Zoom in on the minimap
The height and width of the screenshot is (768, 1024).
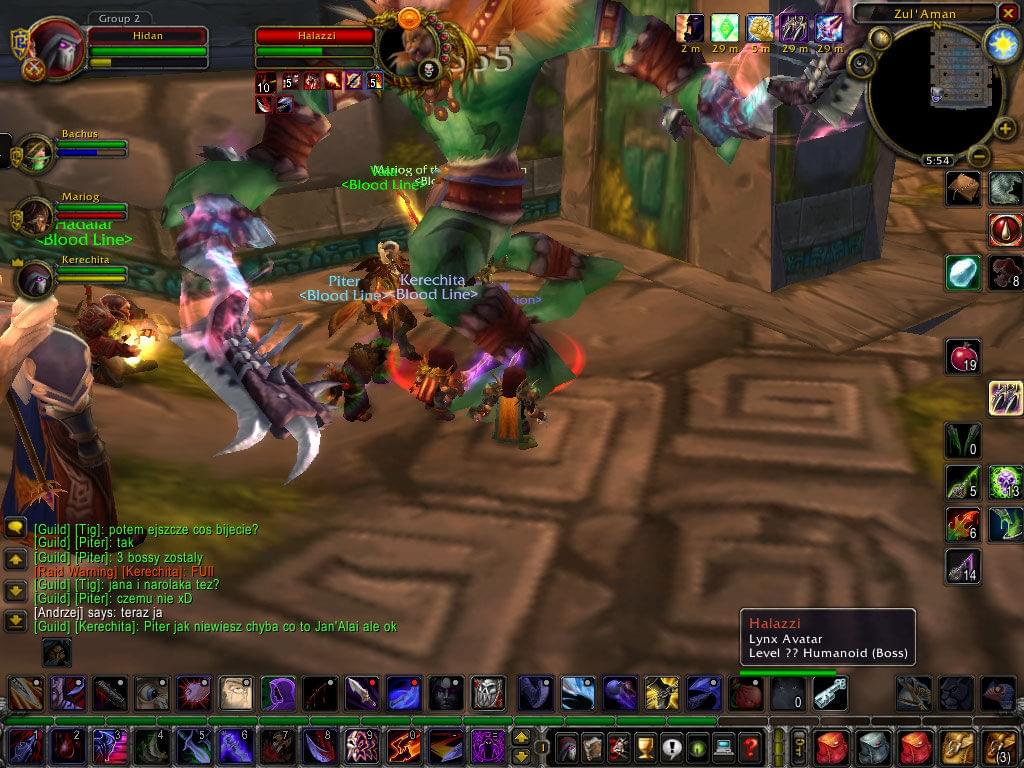1005,130
